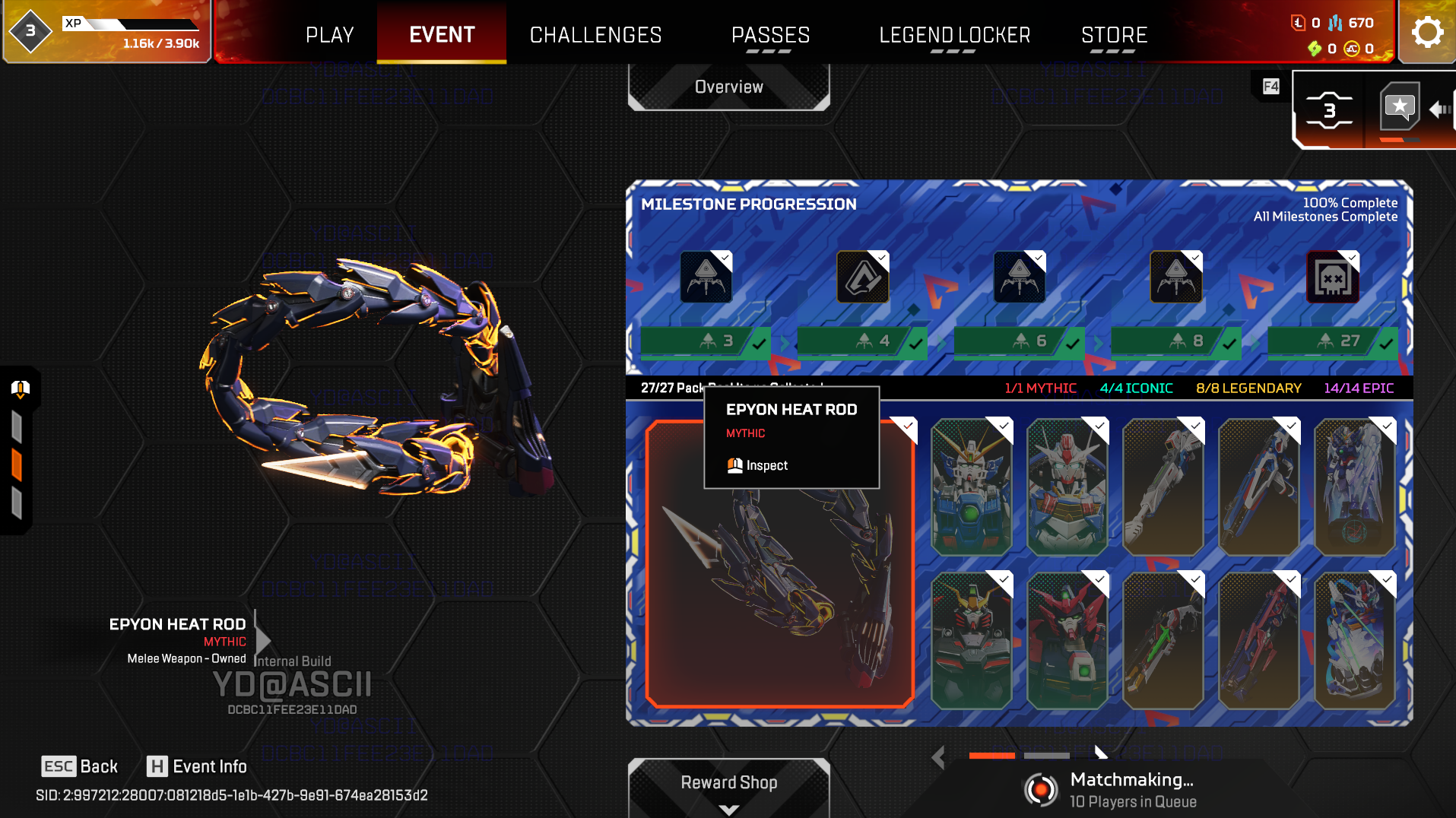Click the account level XP badge

click(x=30, y=31)
